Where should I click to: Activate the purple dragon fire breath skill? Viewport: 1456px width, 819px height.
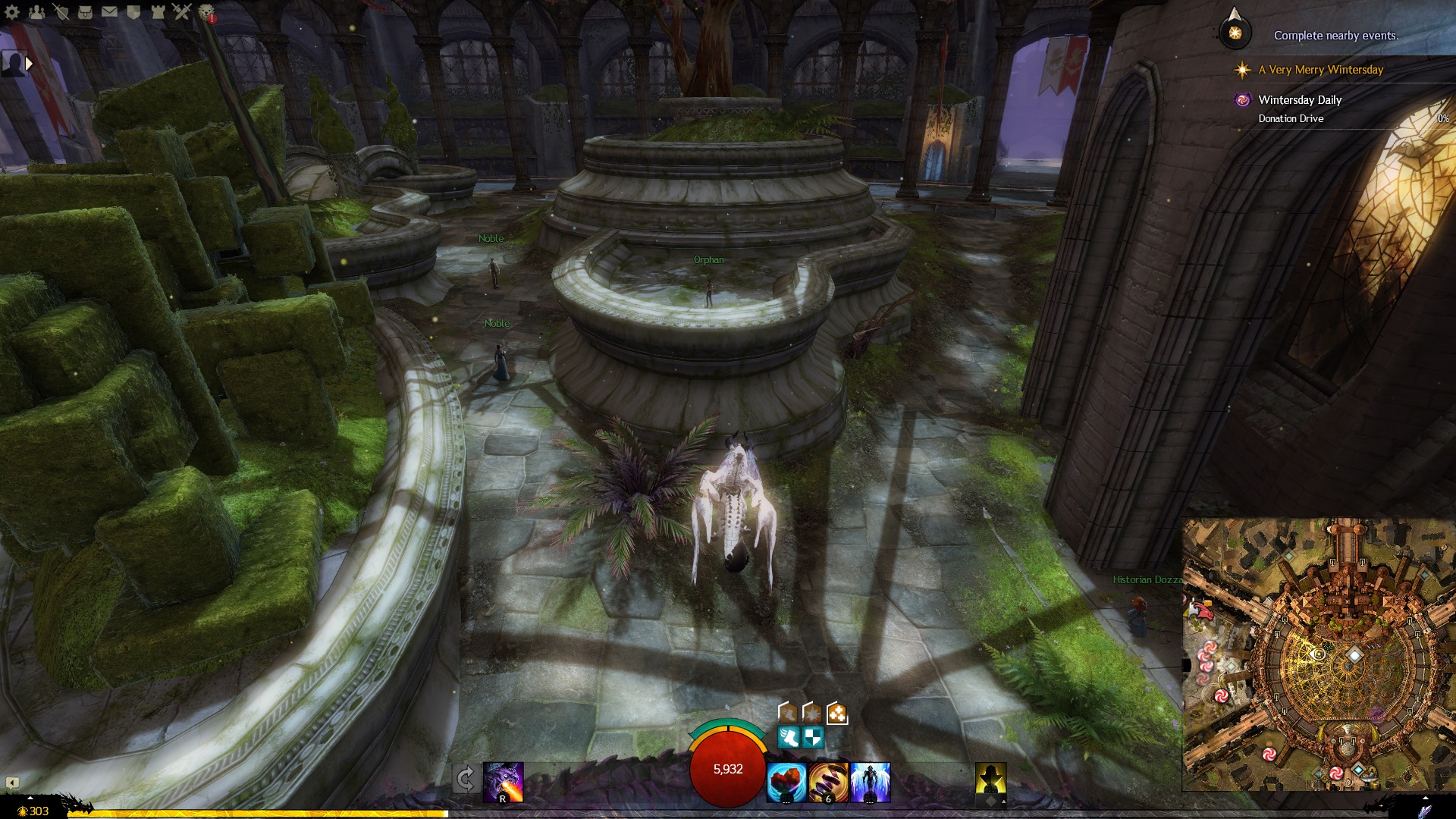pos(504,782)
